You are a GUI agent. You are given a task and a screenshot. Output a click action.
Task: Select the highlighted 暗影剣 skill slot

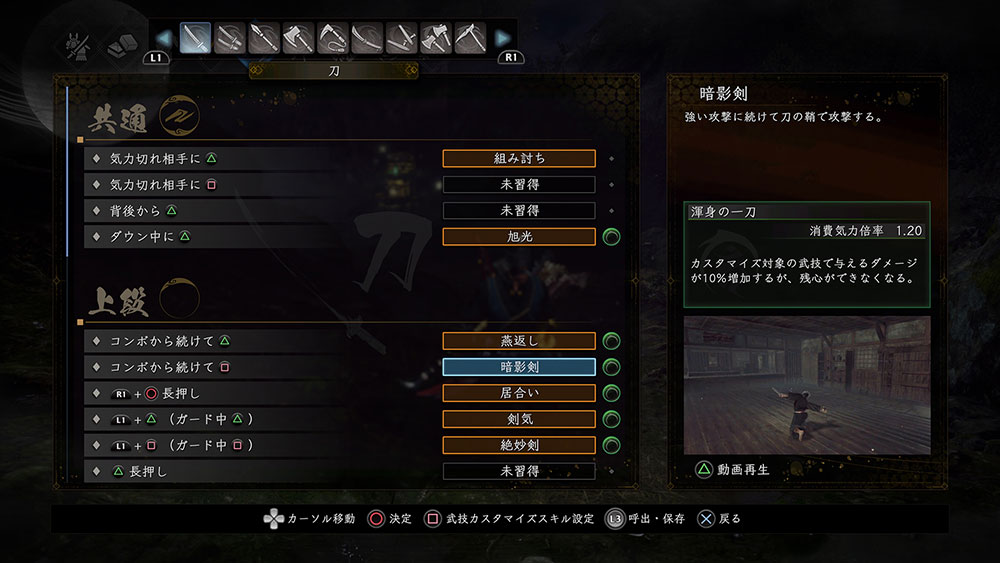(x=519, y=367)
